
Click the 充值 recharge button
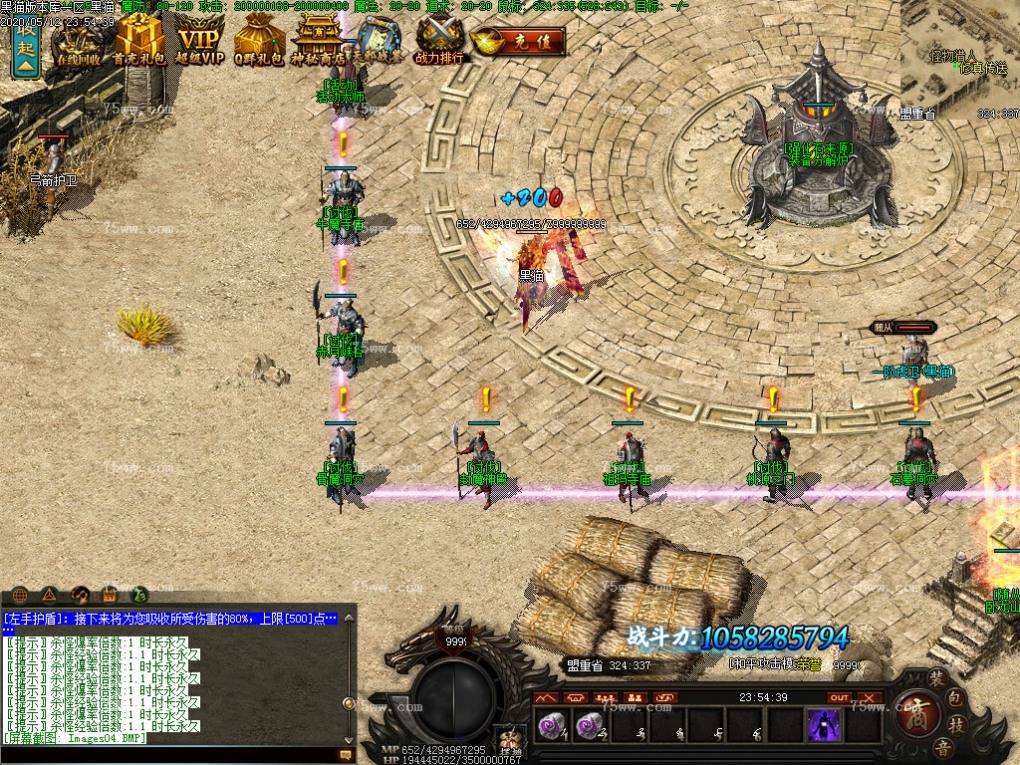click(x=520, y=41)
